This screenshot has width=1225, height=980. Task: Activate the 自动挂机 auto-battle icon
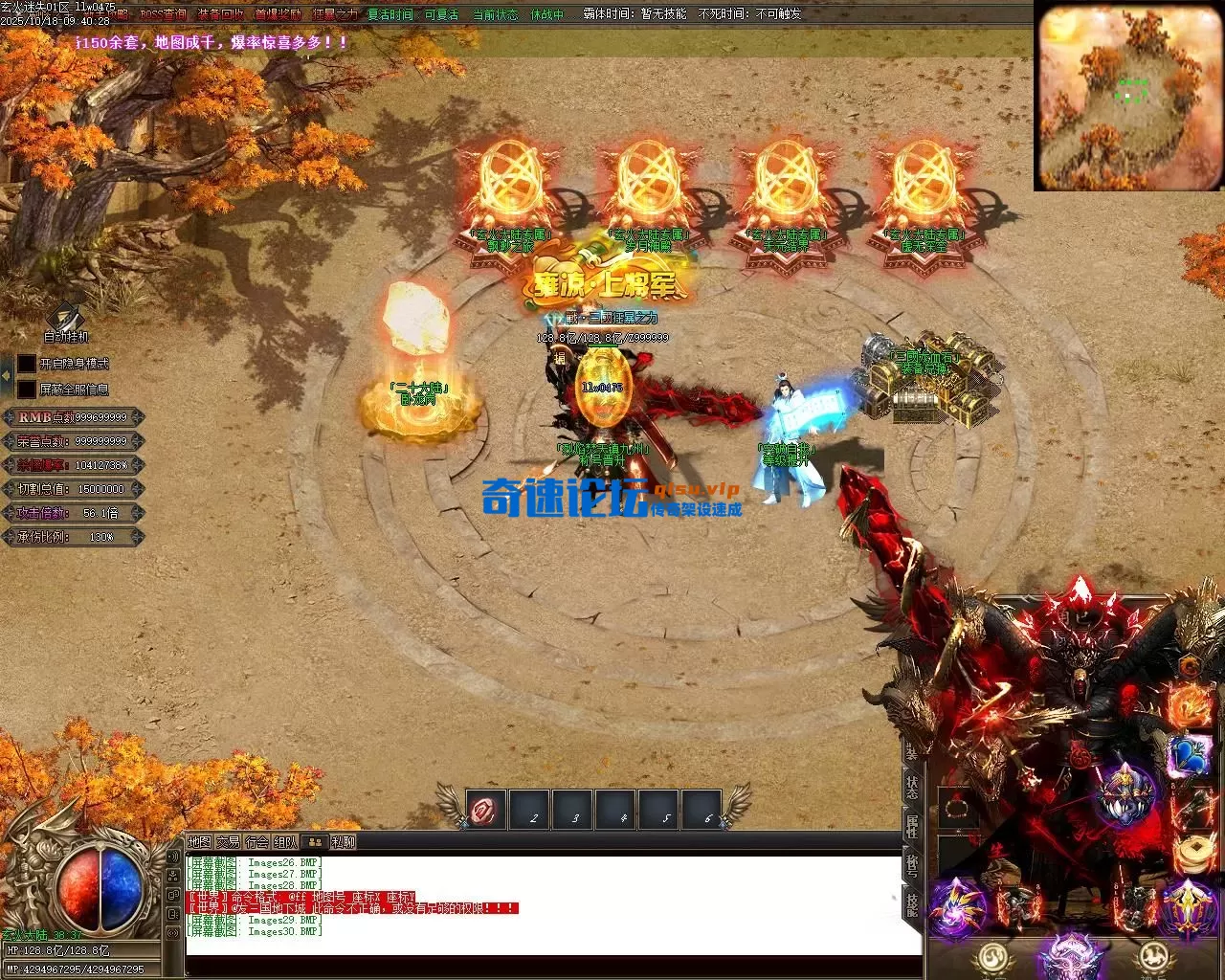tap(66, 319)
